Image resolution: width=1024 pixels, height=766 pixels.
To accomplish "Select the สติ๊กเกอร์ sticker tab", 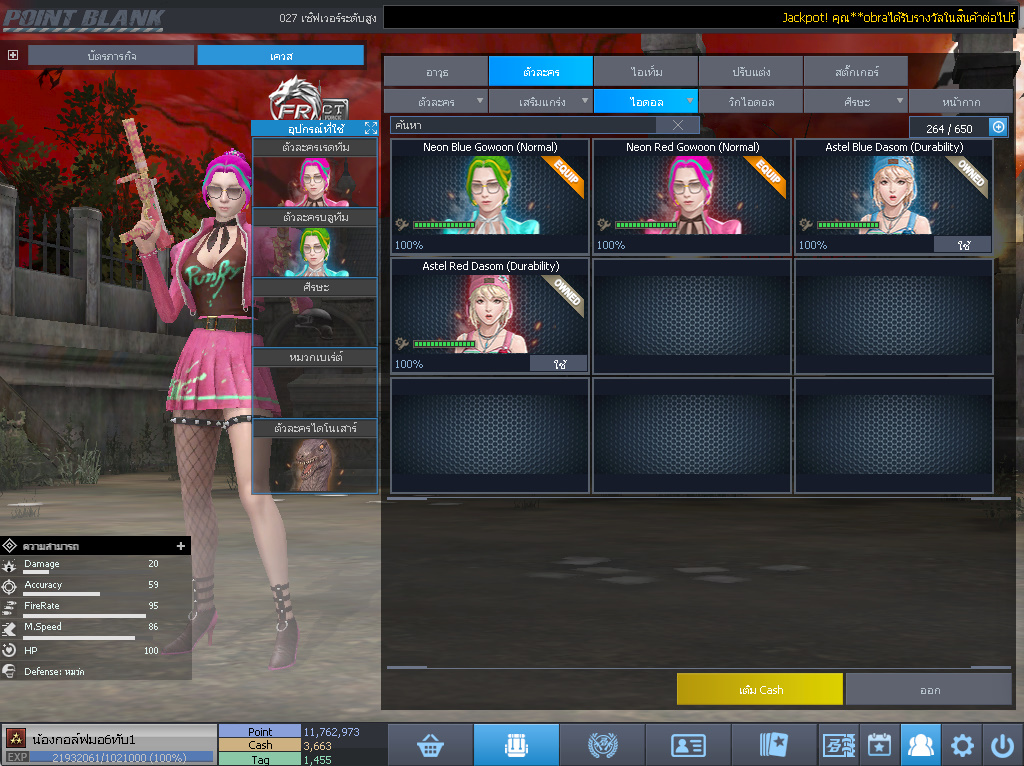I will pyautogui.click(x=855, y=71).
